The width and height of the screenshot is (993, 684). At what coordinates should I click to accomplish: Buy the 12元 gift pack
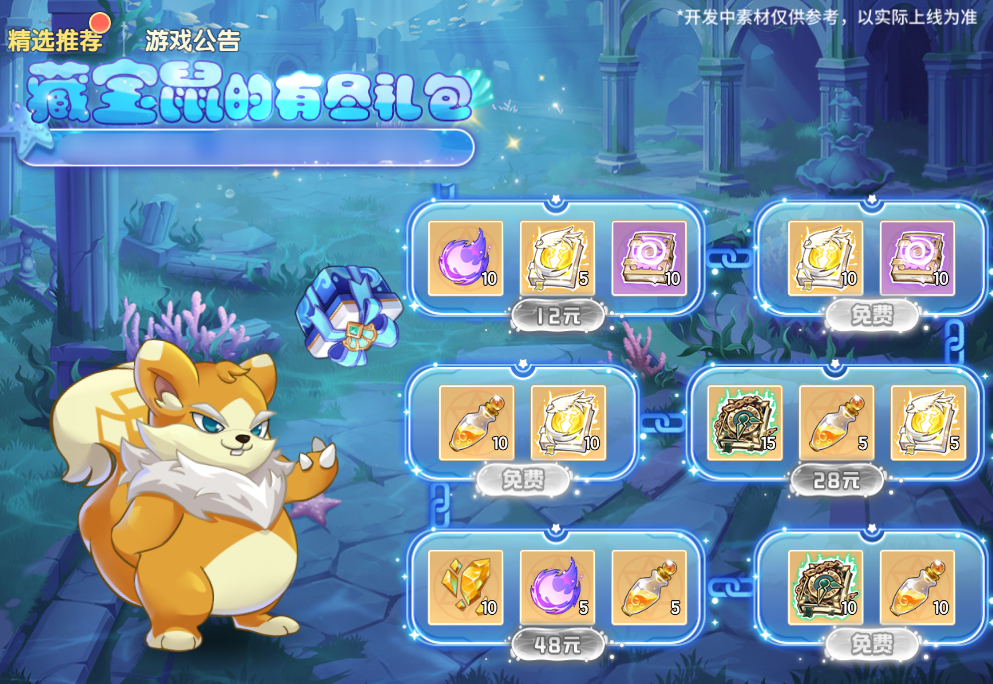tap(557, 317)
